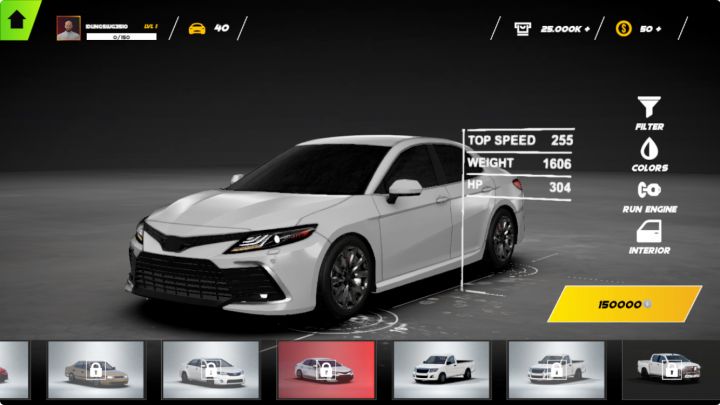Buy the car for 150000

point(624,303)
